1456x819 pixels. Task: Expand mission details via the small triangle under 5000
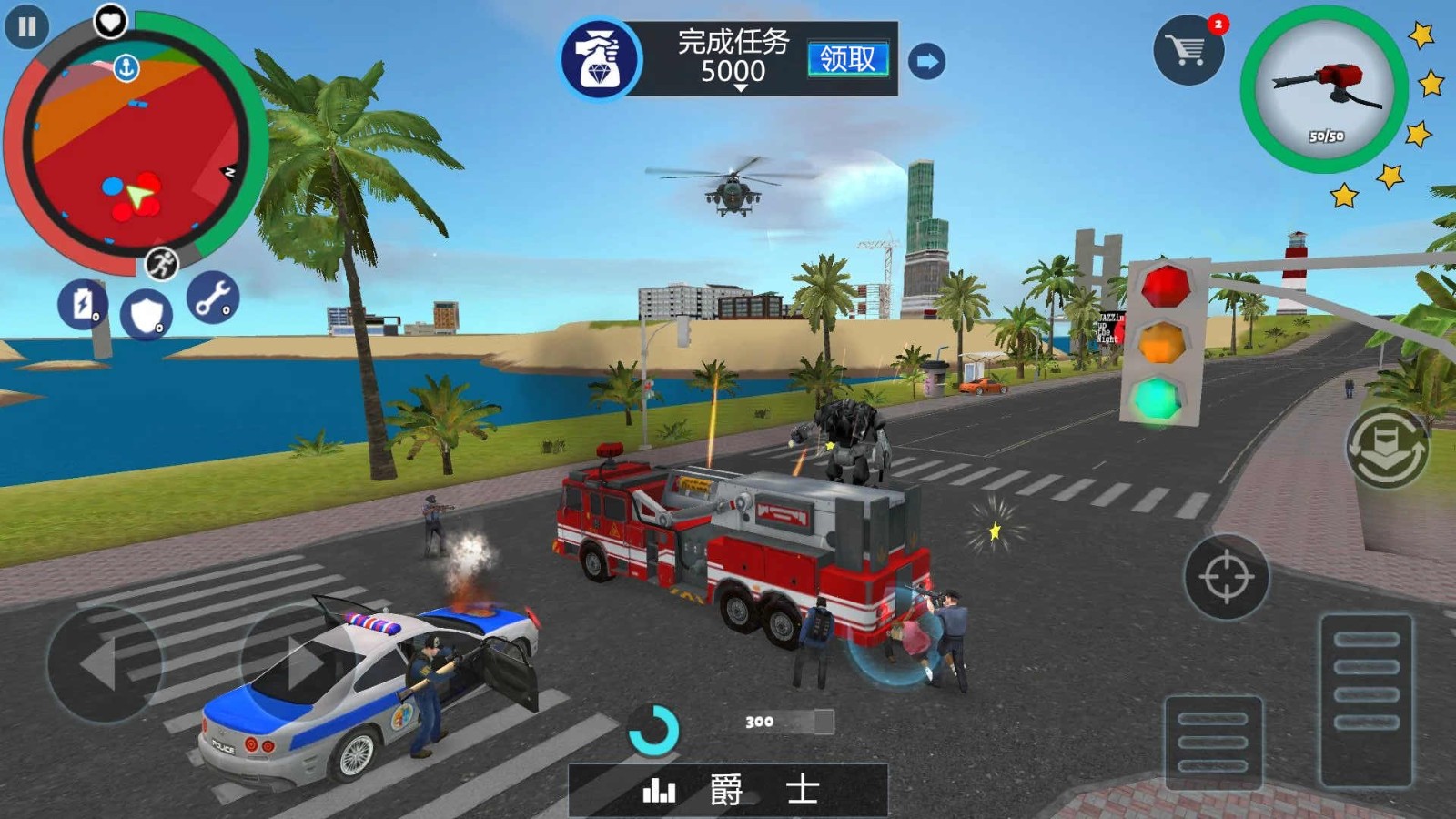click(x=743, y=90)
